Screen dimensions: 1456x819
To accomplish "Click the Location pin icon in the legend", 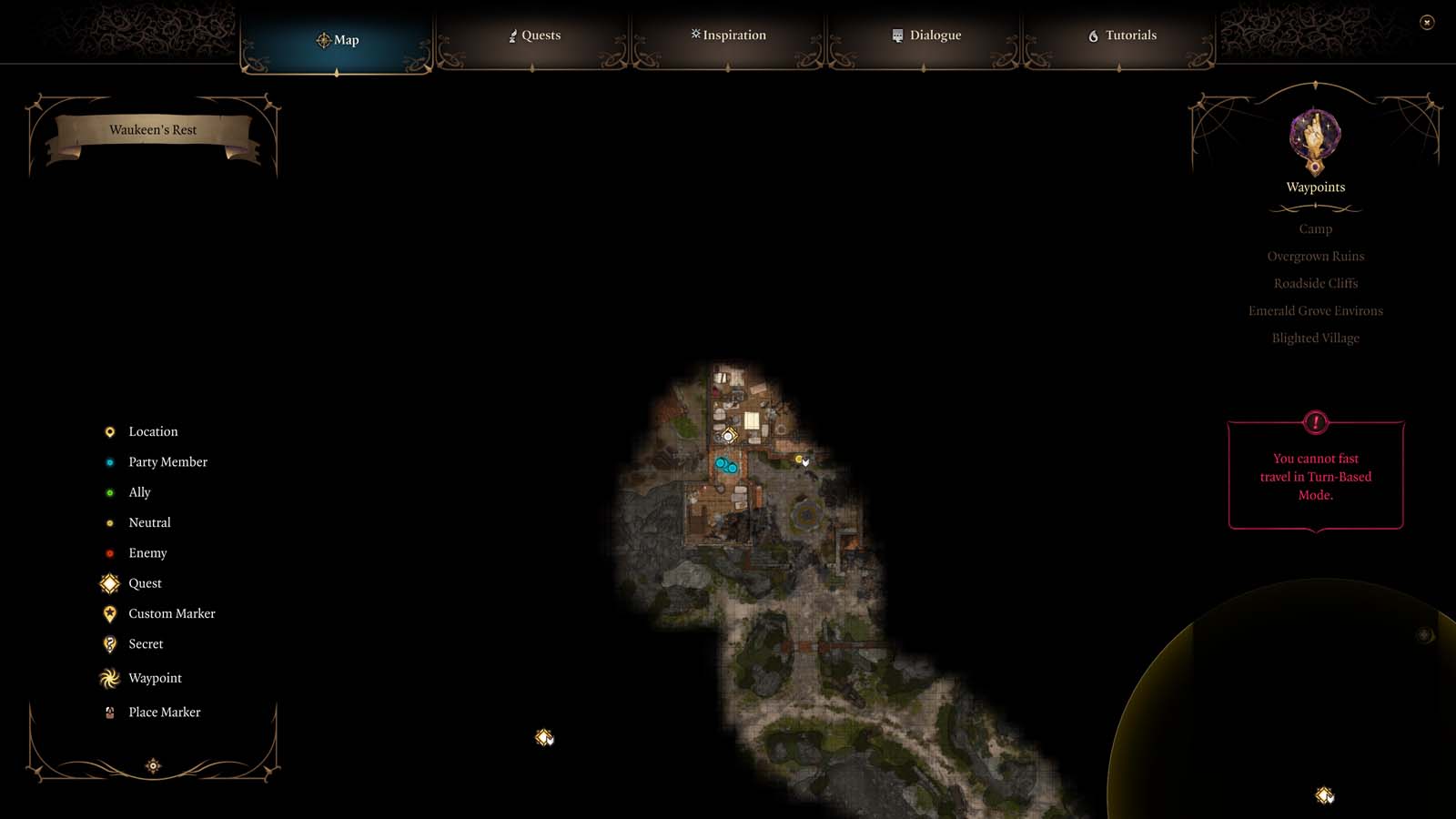I will [x=109, y=431].
